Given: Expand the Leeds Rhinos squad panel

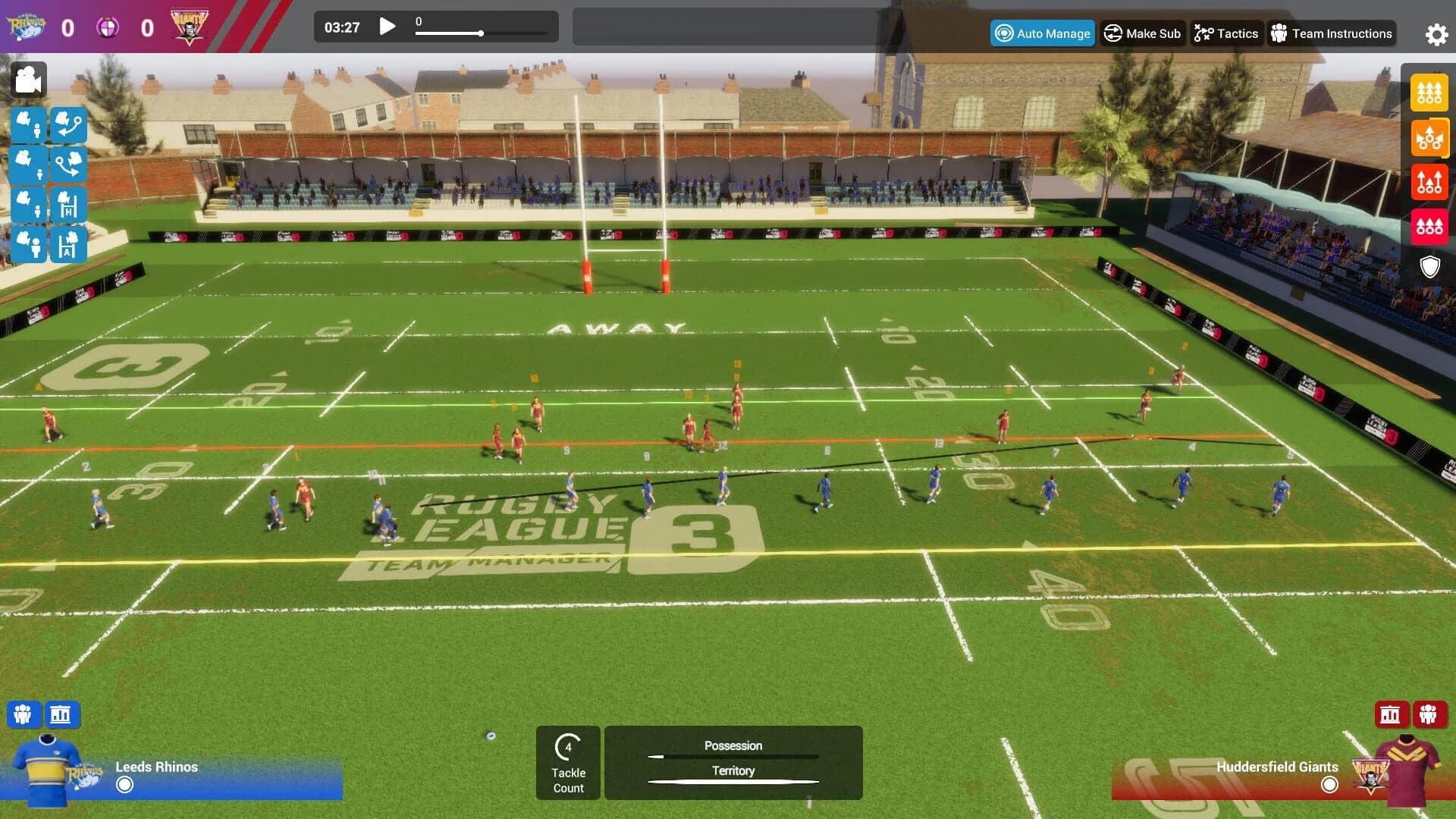Looking at the screenshot, I should [24, 714].
